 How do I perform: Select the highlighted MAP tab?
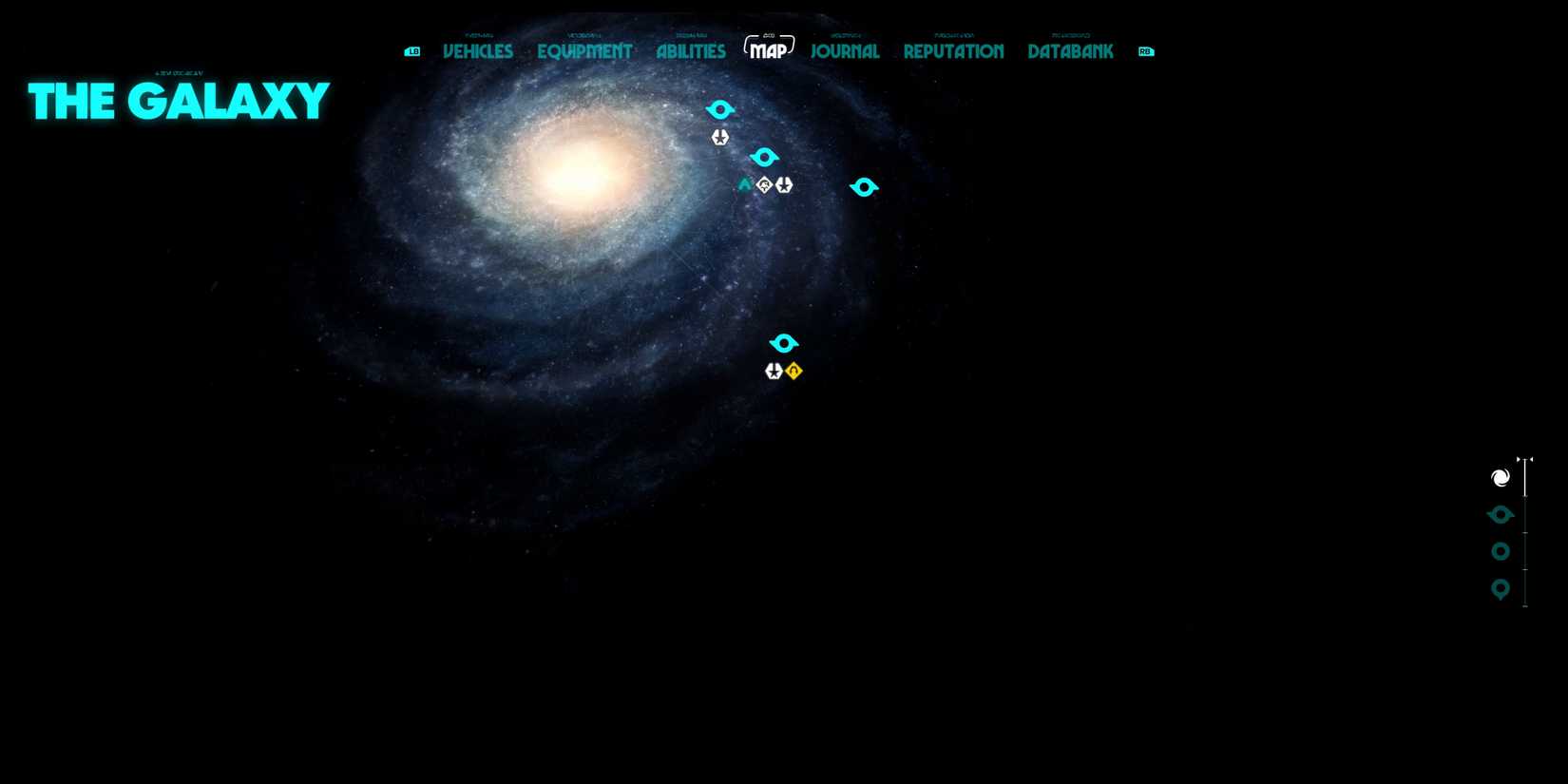coord(769,49)
